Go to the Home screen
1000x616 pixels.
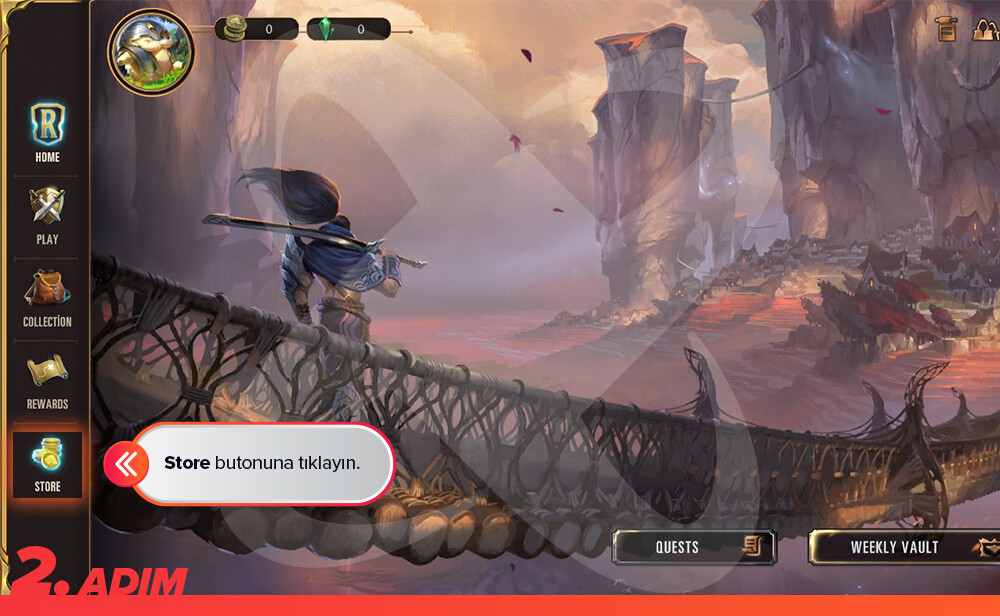pyautogui.click(x=47, y=132)
